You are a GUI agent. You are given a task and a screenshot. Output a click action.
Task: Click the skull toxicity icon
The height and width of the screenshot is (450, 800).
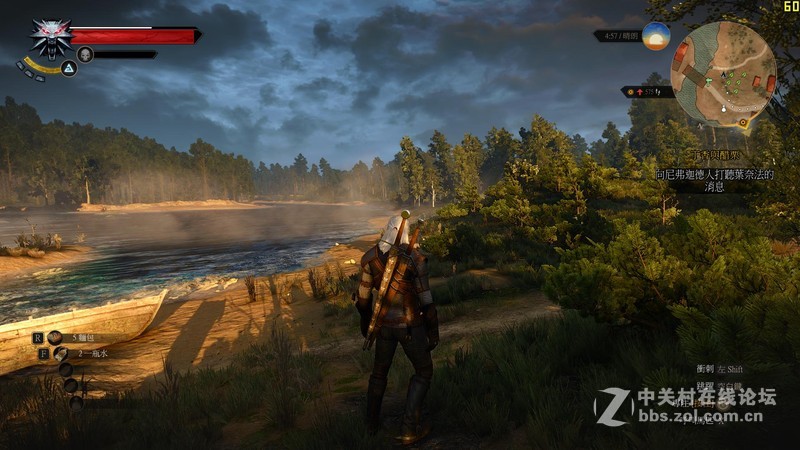(85, 54)
